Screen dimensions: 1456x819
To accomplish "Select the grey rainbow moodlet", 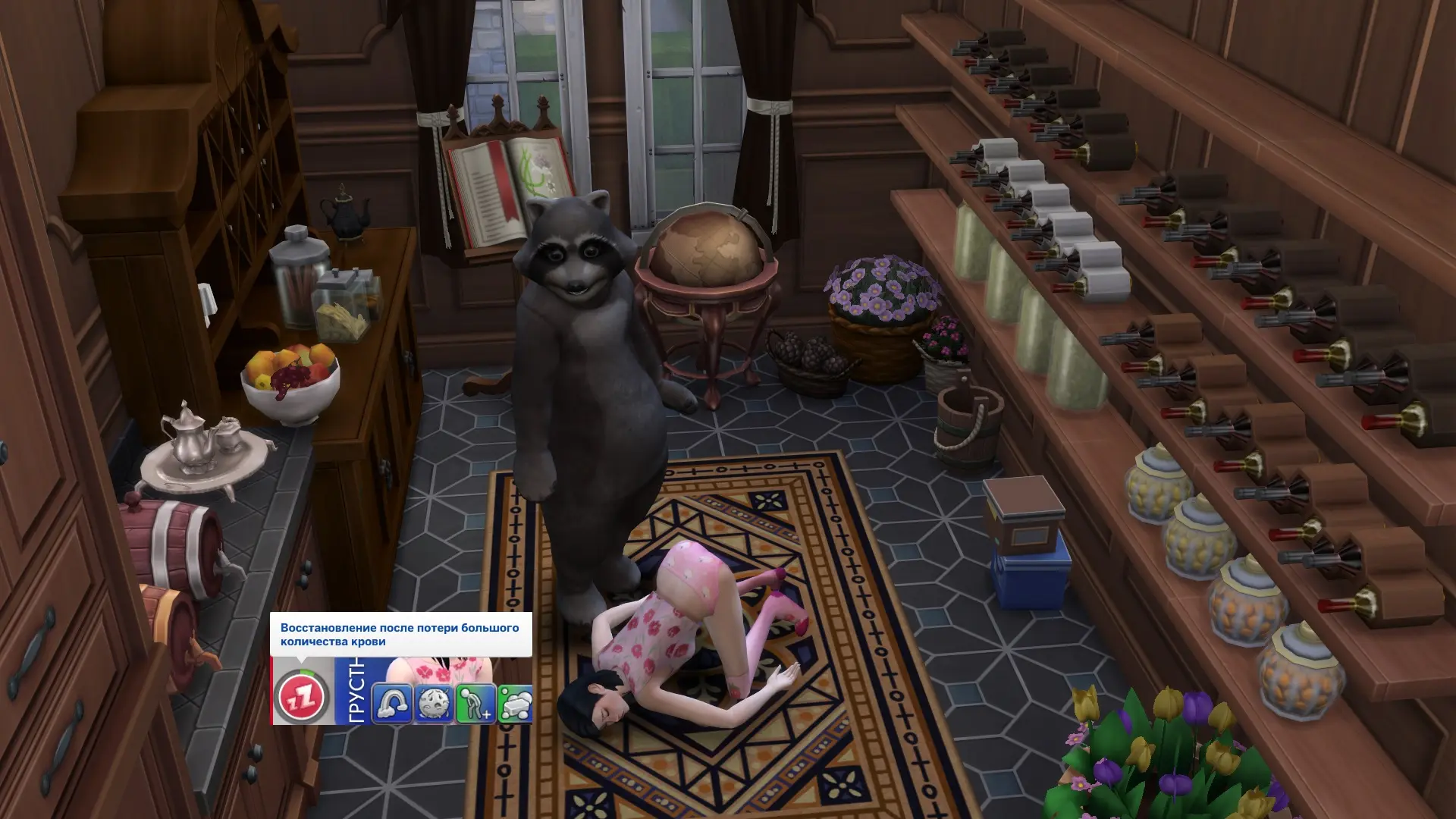I will click(392, 703).
